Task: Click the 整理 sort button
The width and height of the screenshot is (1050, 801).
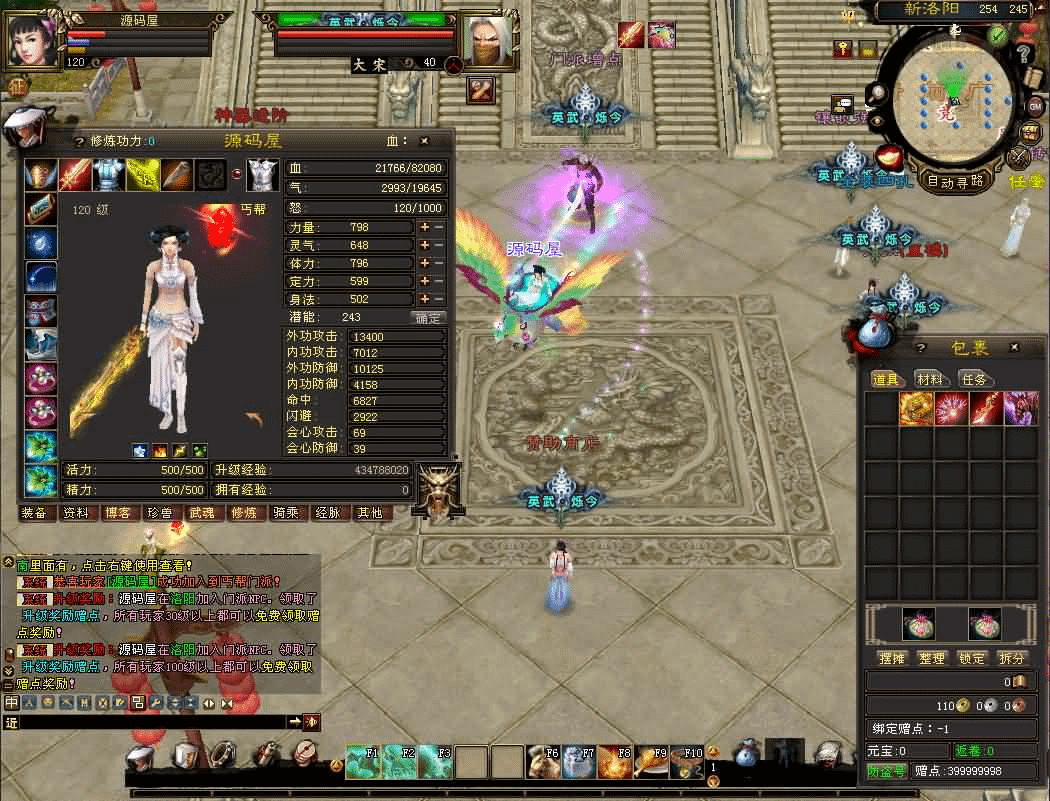Action: point(932,659)
